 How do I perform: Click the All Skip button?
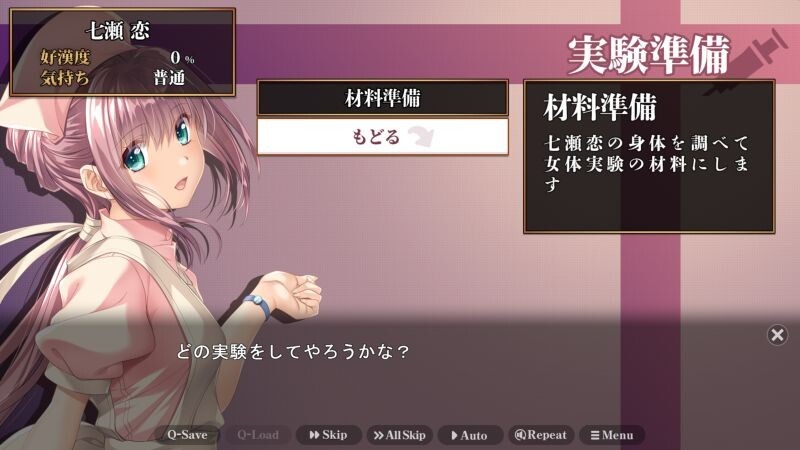click(399, 435)
